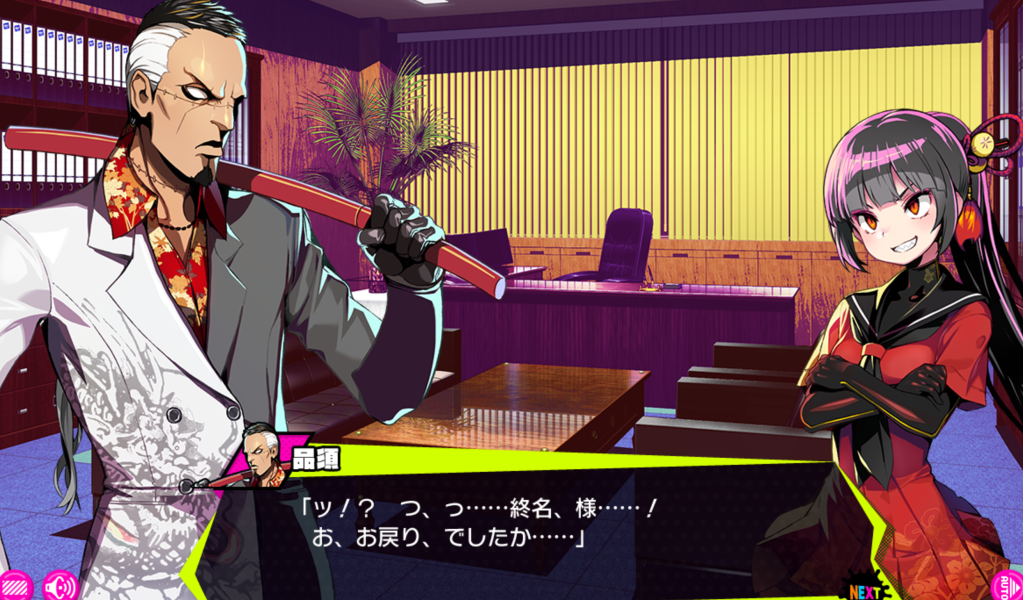Click the NEXT button to advance dialogue
1023x600 pixels.
click(x=866, y=586)
